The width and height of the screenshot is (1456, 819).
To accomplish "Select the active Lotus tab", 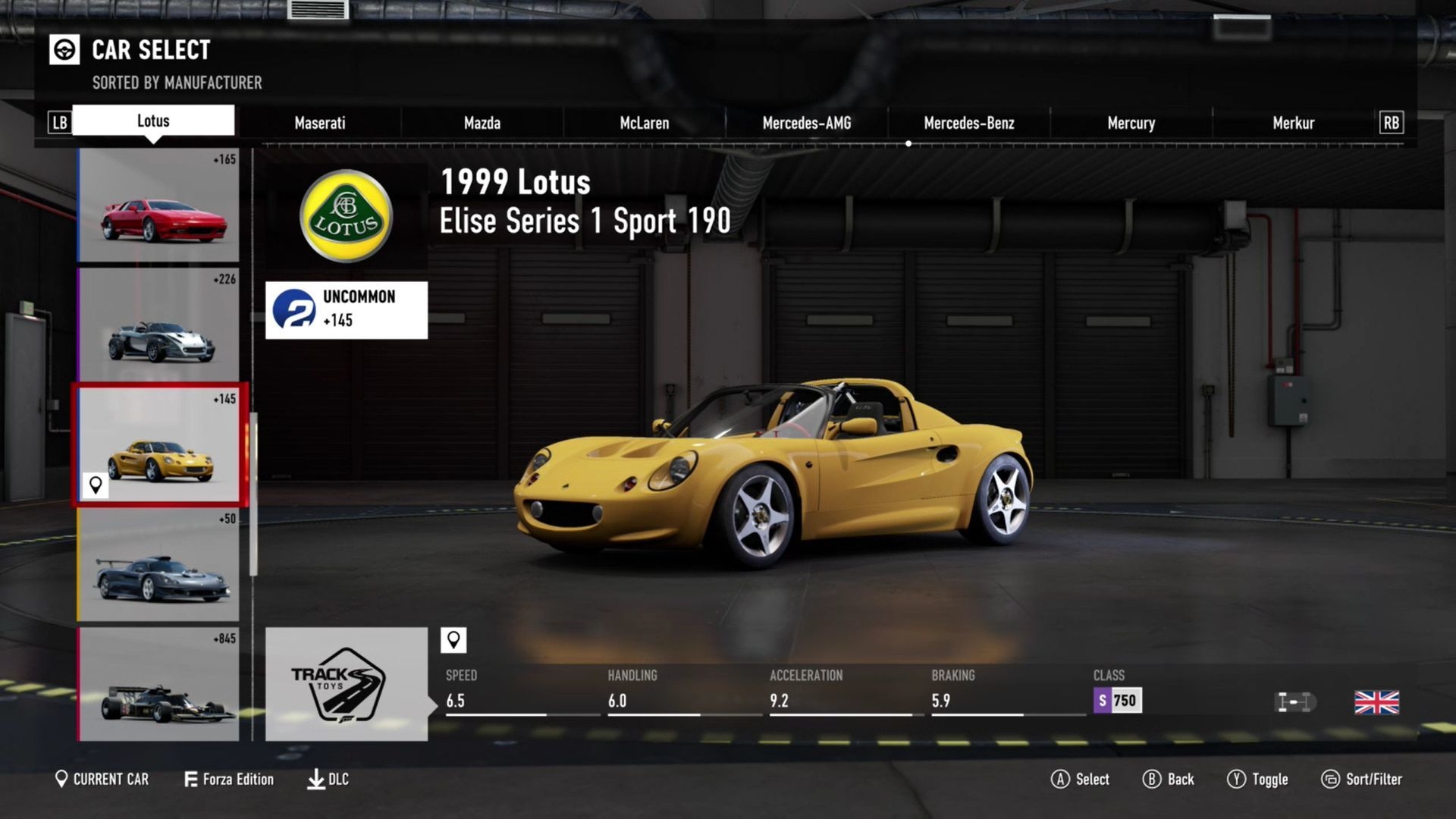I will tap(153, 121).
